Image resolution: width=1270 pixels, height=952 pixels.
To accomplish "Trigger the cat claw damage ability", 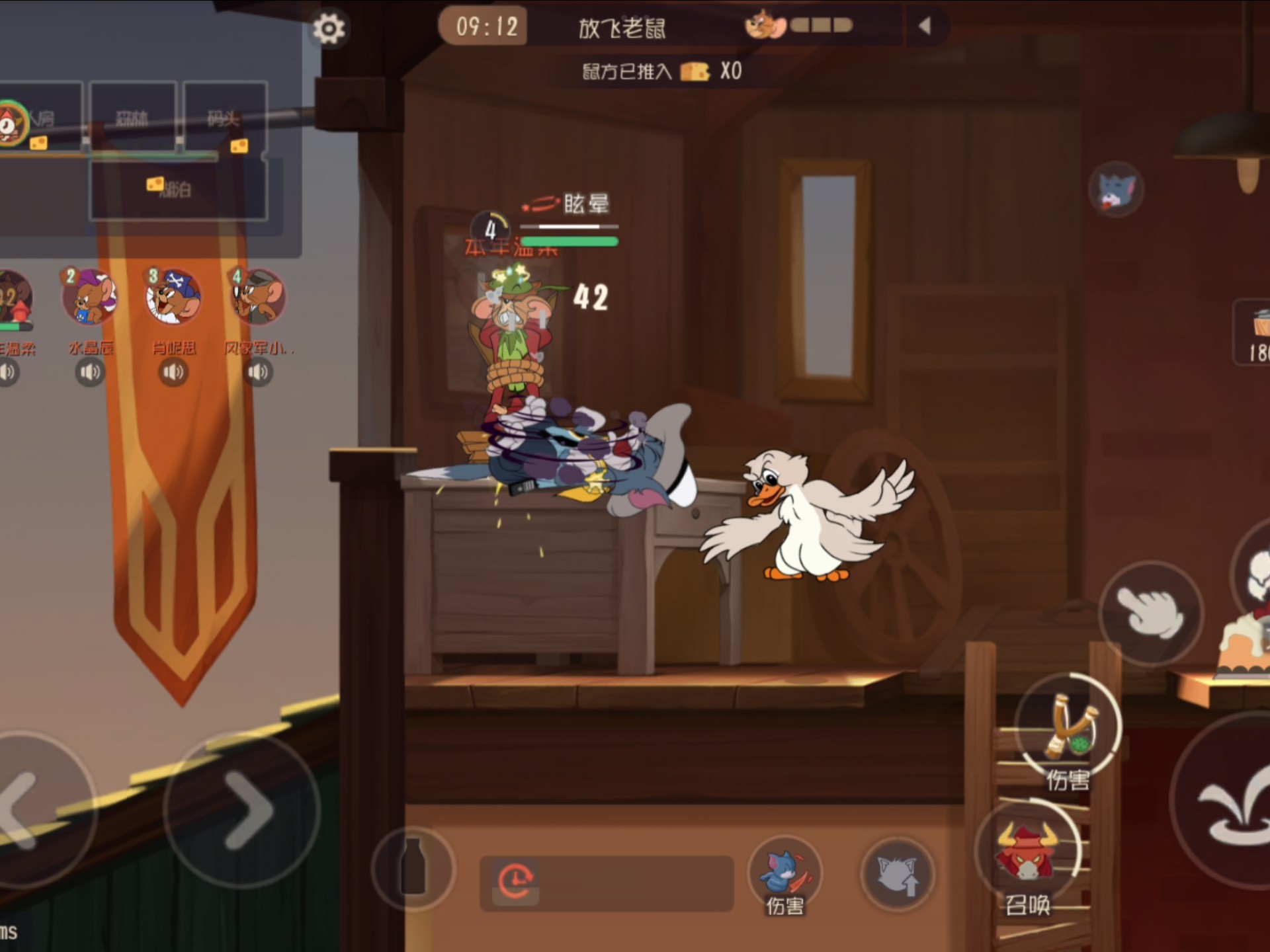I will [x=785, y=873].
